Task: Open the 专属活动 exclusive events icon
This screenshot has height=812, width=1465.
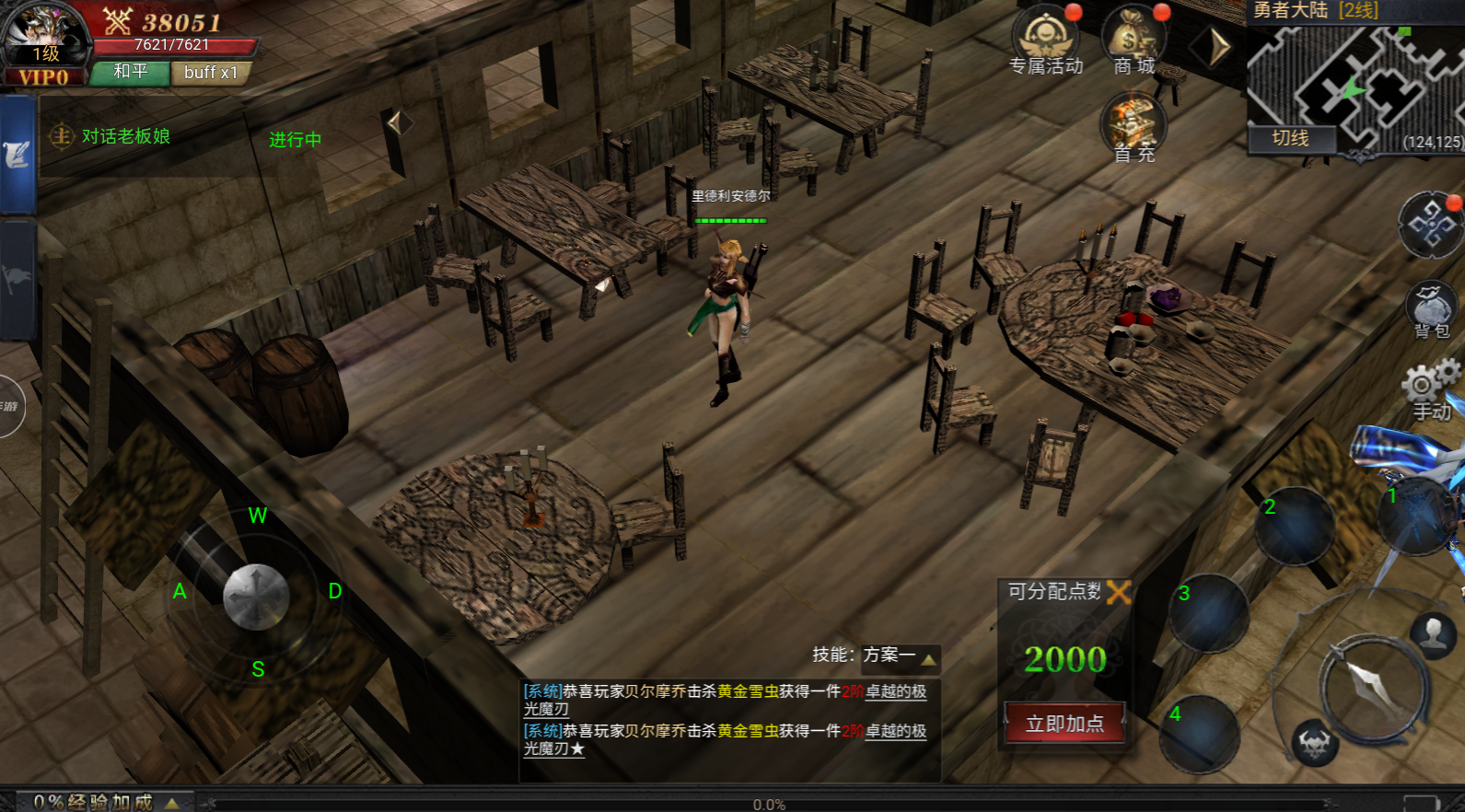Action: pos(1045,37)
